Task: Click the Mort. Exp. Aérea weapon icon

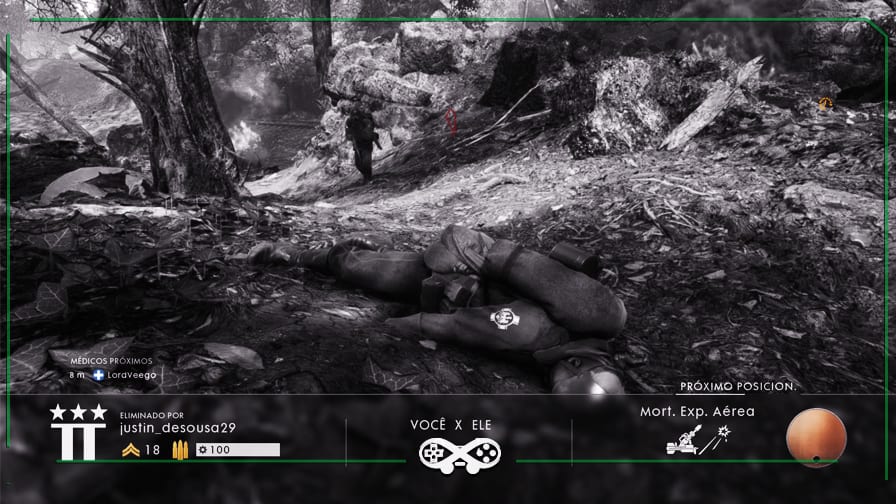Action: coord(696,441)
